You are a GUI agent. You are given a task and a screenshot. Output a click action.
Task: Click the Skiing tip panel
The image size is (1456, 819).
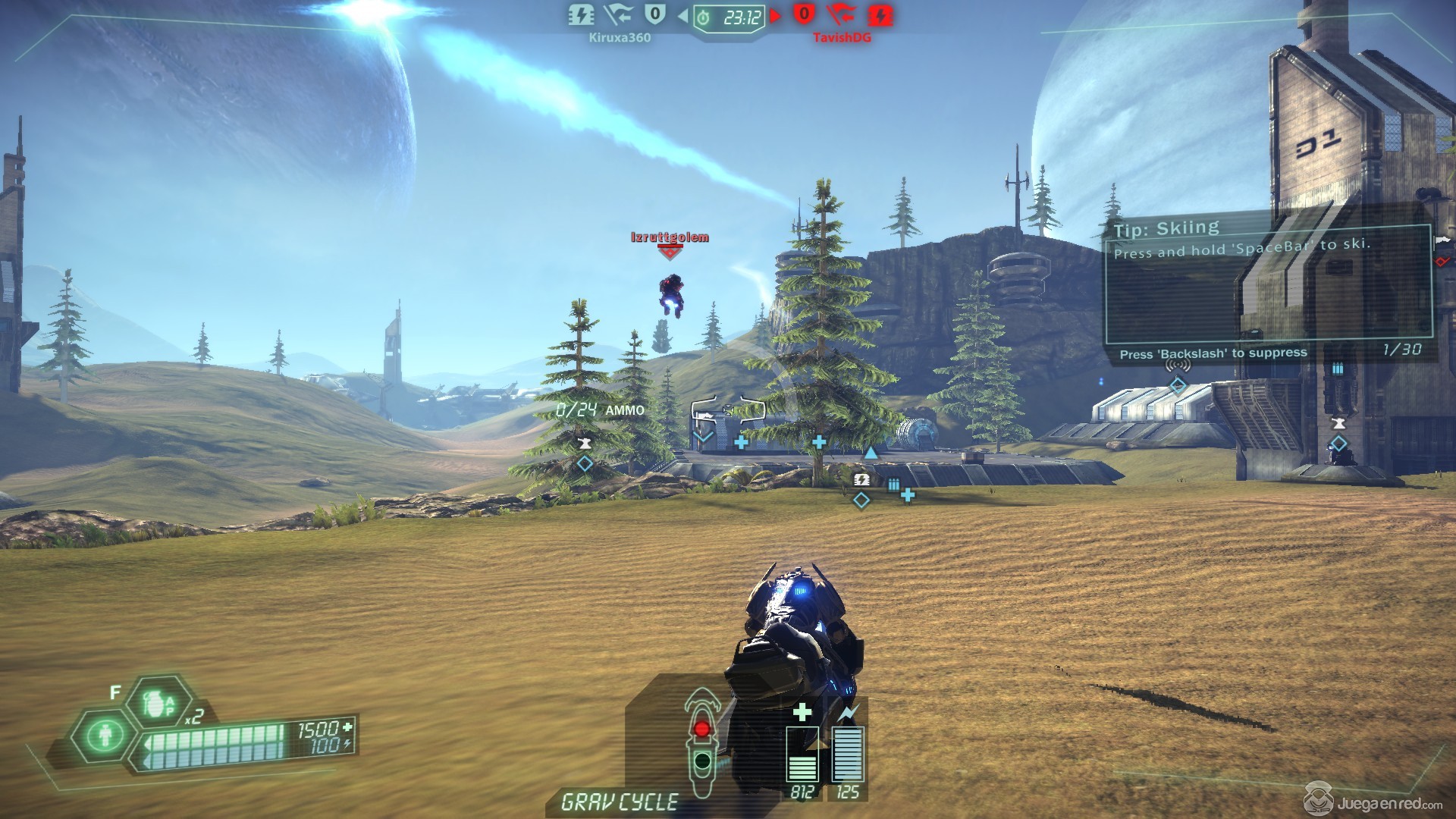click(x=1268, y=282)
